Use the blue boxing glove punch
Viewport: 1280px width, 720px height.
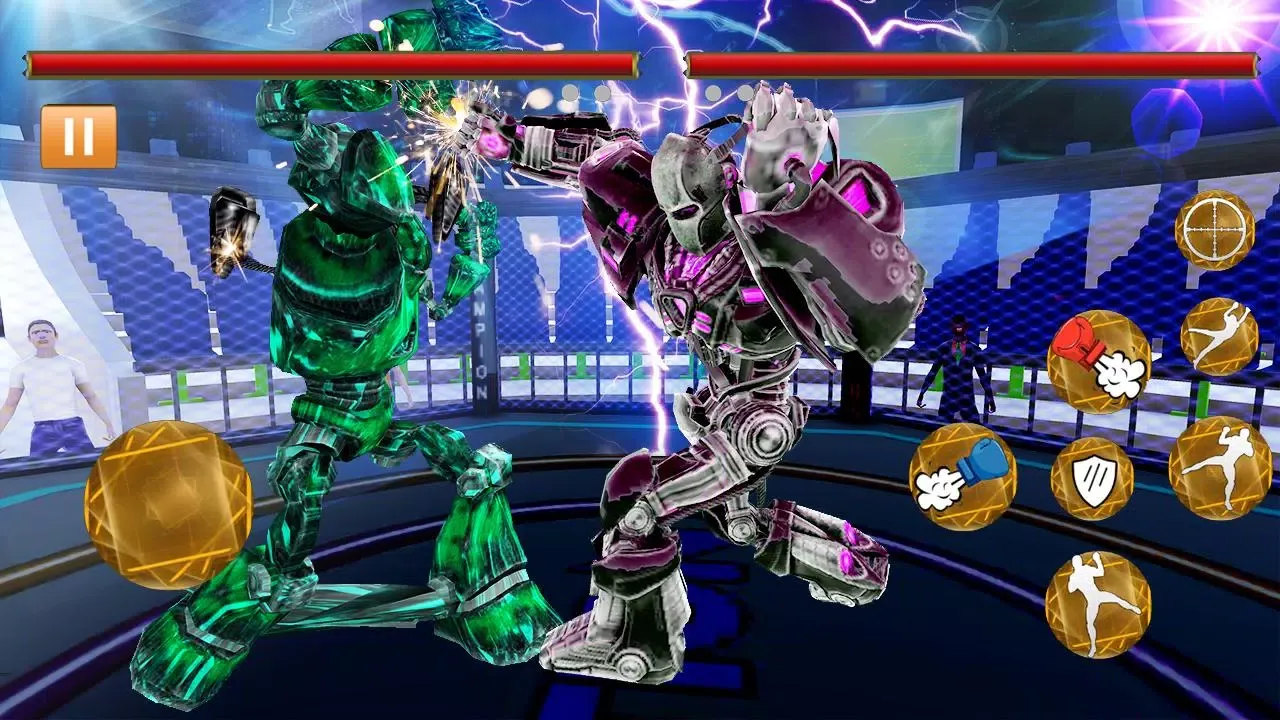pyautogui.click(x=962, y=475)
